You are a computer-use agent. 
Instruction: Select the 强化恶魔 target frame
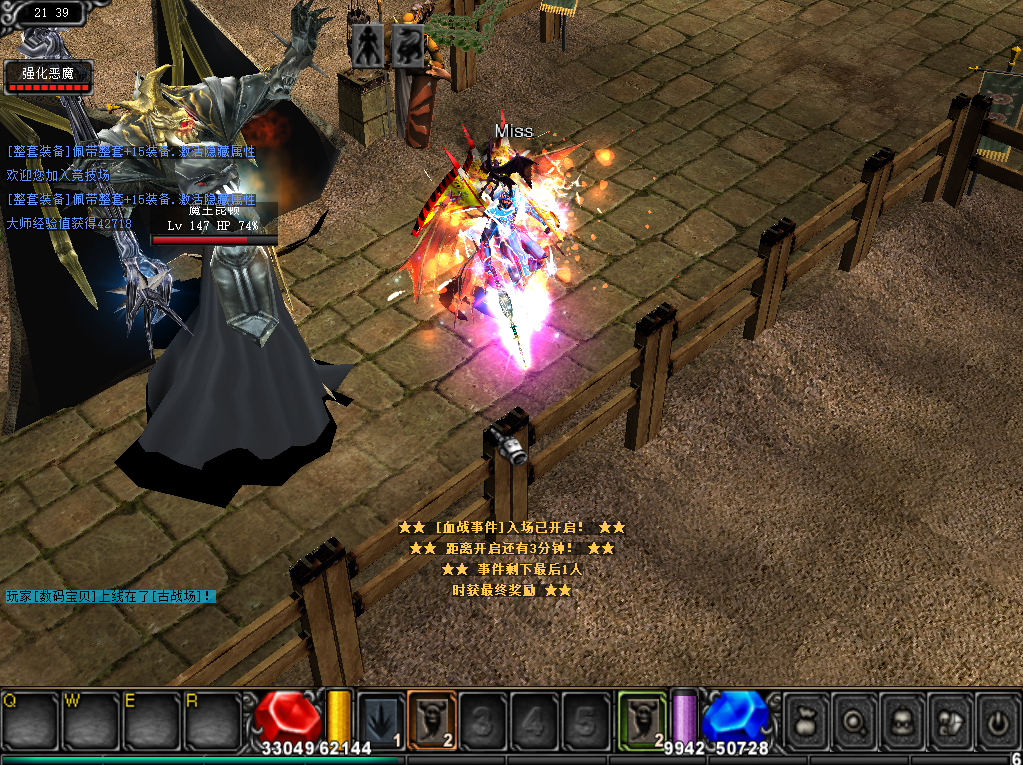[48, 76]
